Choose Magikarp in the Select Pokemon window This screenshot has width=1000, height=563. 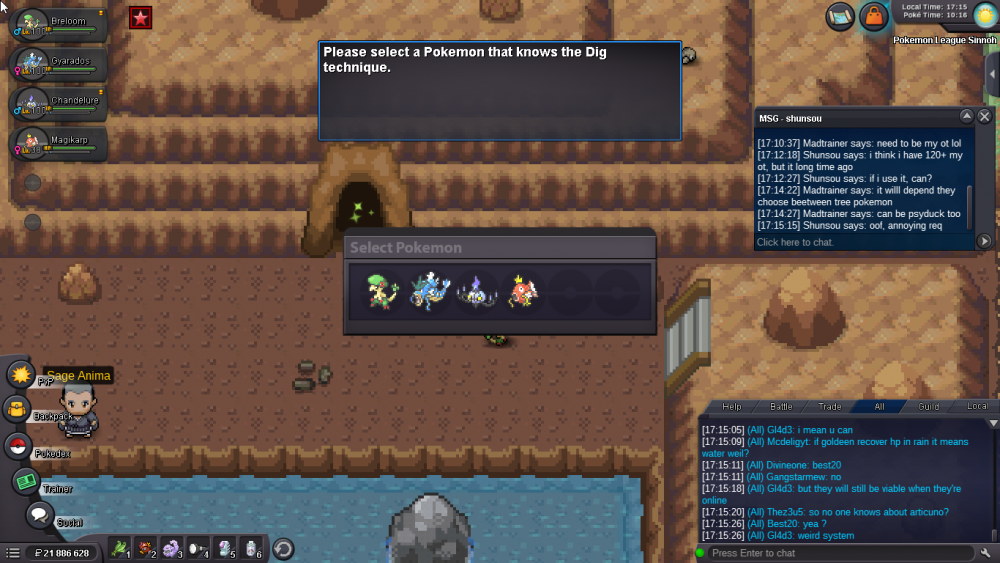pyautogui.click(x=523, y=291)
